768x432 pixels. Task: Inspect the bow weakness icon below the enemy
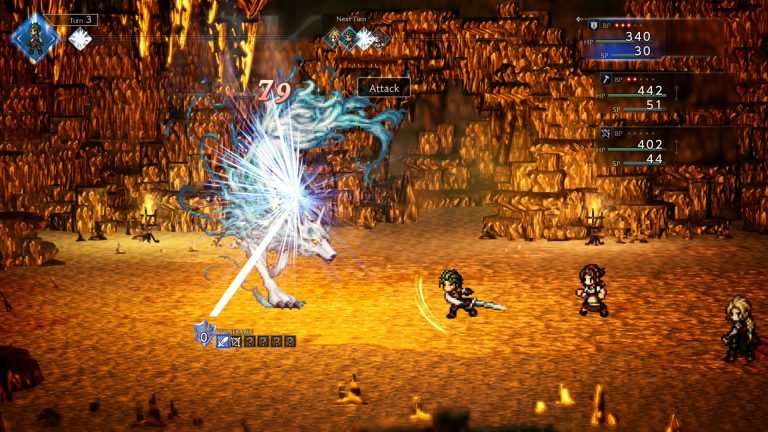236,342
